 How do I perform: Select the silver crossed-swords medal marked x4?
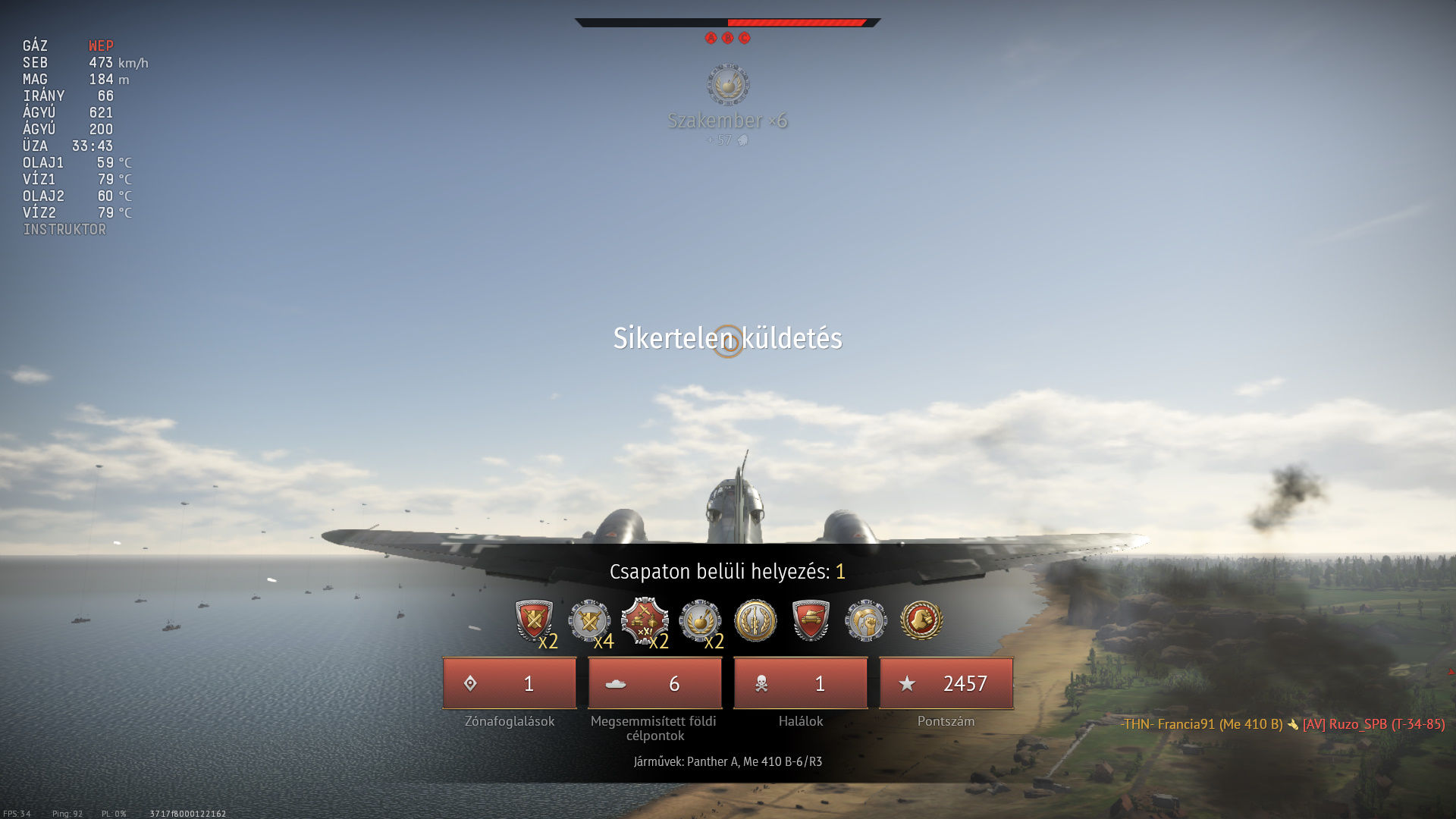pos(589,620)
